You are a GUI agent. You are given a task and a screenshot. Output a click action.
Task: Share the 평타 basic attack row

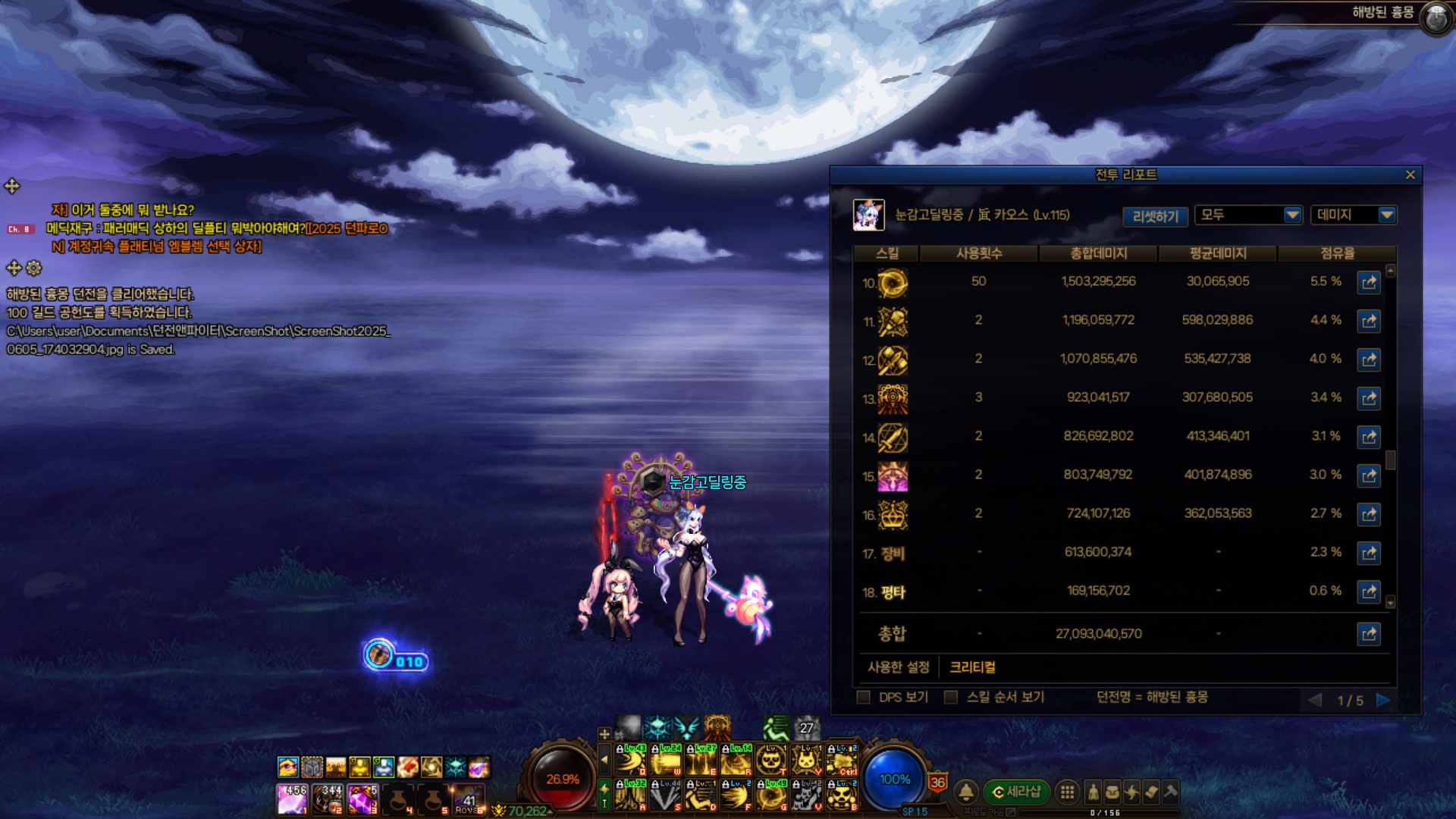pos(1368,591)
